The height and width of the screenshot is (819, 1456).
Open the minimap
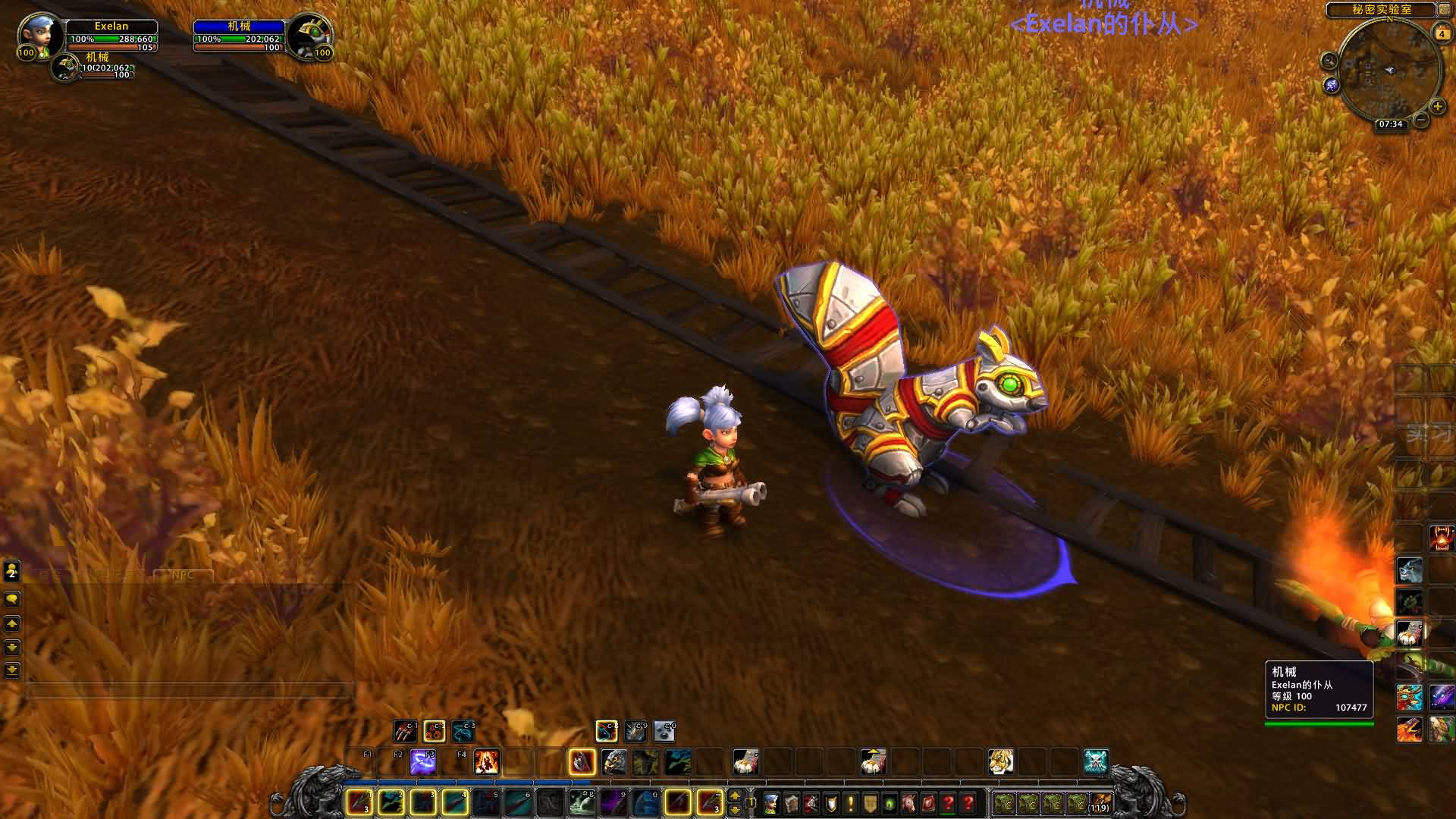1389,70
